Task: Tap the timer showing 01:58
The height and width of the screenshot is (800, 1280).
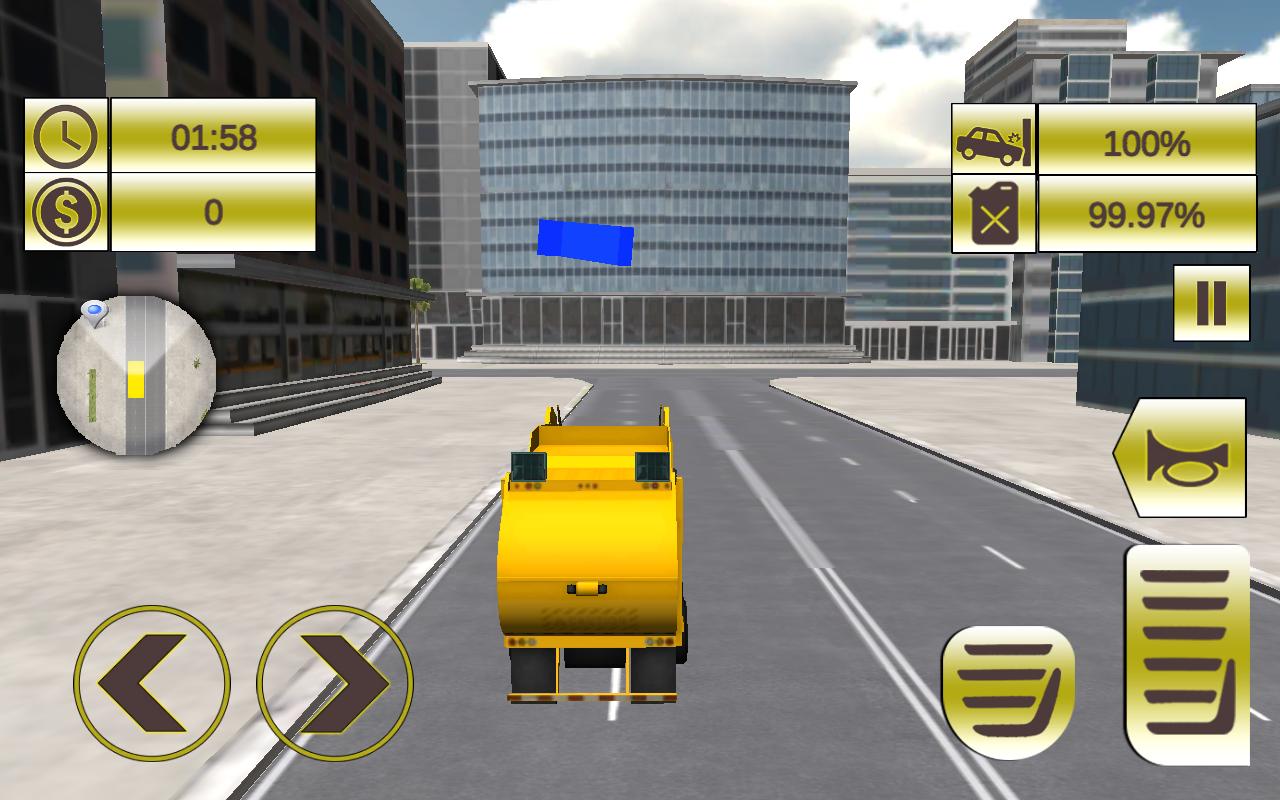Action: [x=213, y=134]
